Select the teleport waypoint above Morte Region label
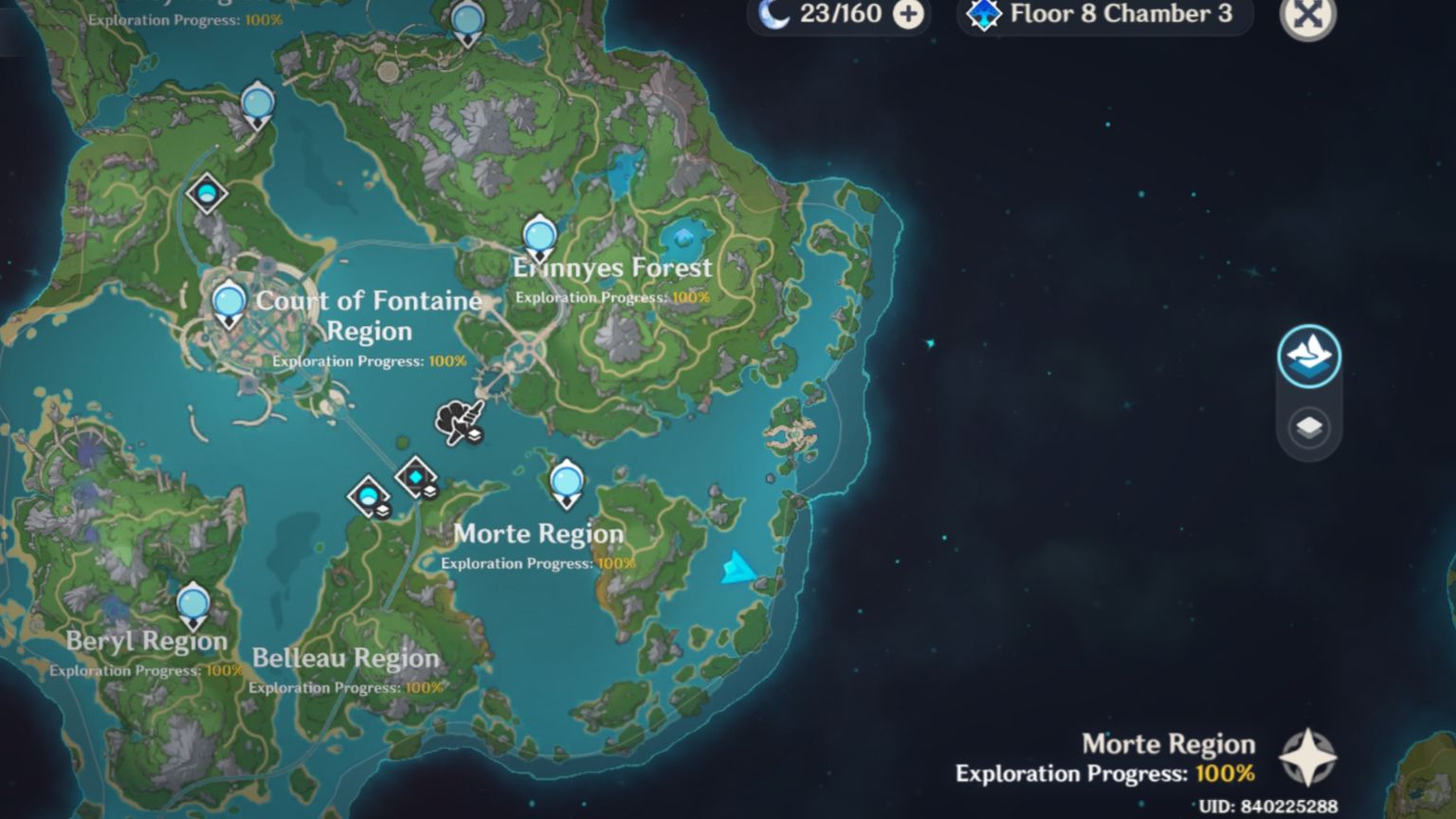Image resolution: width=1456 pixels, height=819 pixels. [565, 481]
